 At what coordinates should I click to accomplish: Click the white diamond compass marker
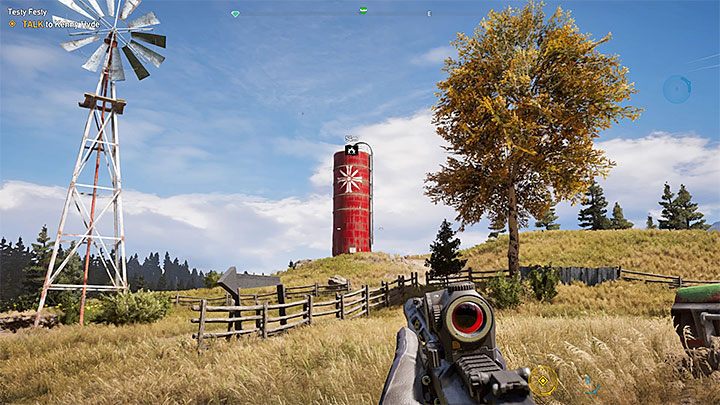click(x=235, y=13)
